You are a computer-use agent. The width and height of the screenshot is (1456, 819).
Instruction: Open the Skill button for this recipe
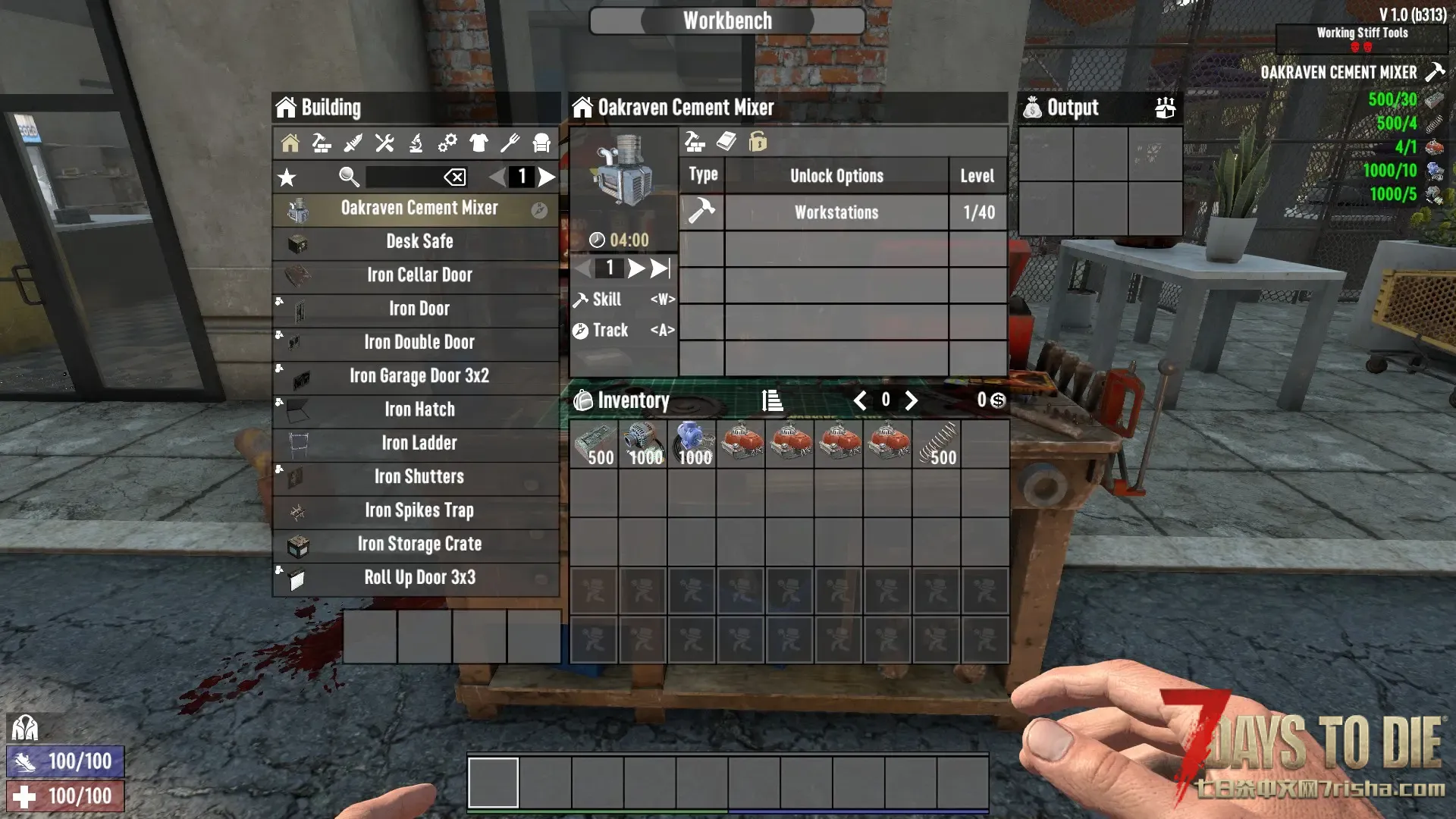click(x=623, y=300)
